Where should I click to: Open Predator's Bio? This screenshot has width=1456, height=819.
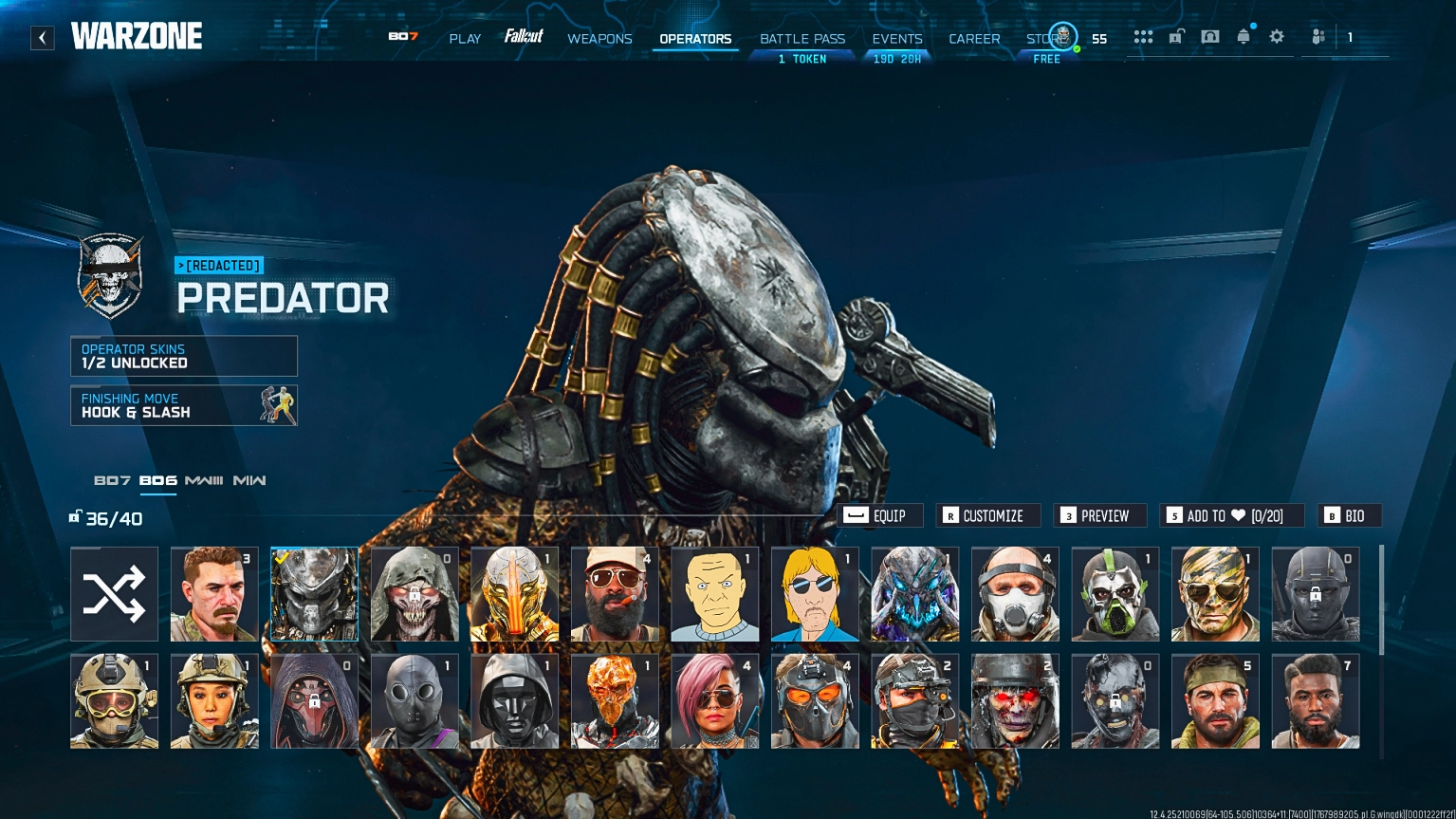1348,515
